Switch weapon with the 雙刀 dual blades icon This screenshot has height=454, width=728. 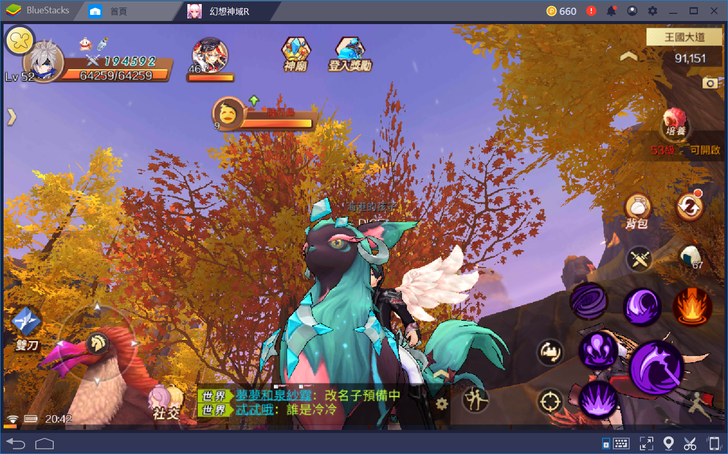click(x=24, y=325)
